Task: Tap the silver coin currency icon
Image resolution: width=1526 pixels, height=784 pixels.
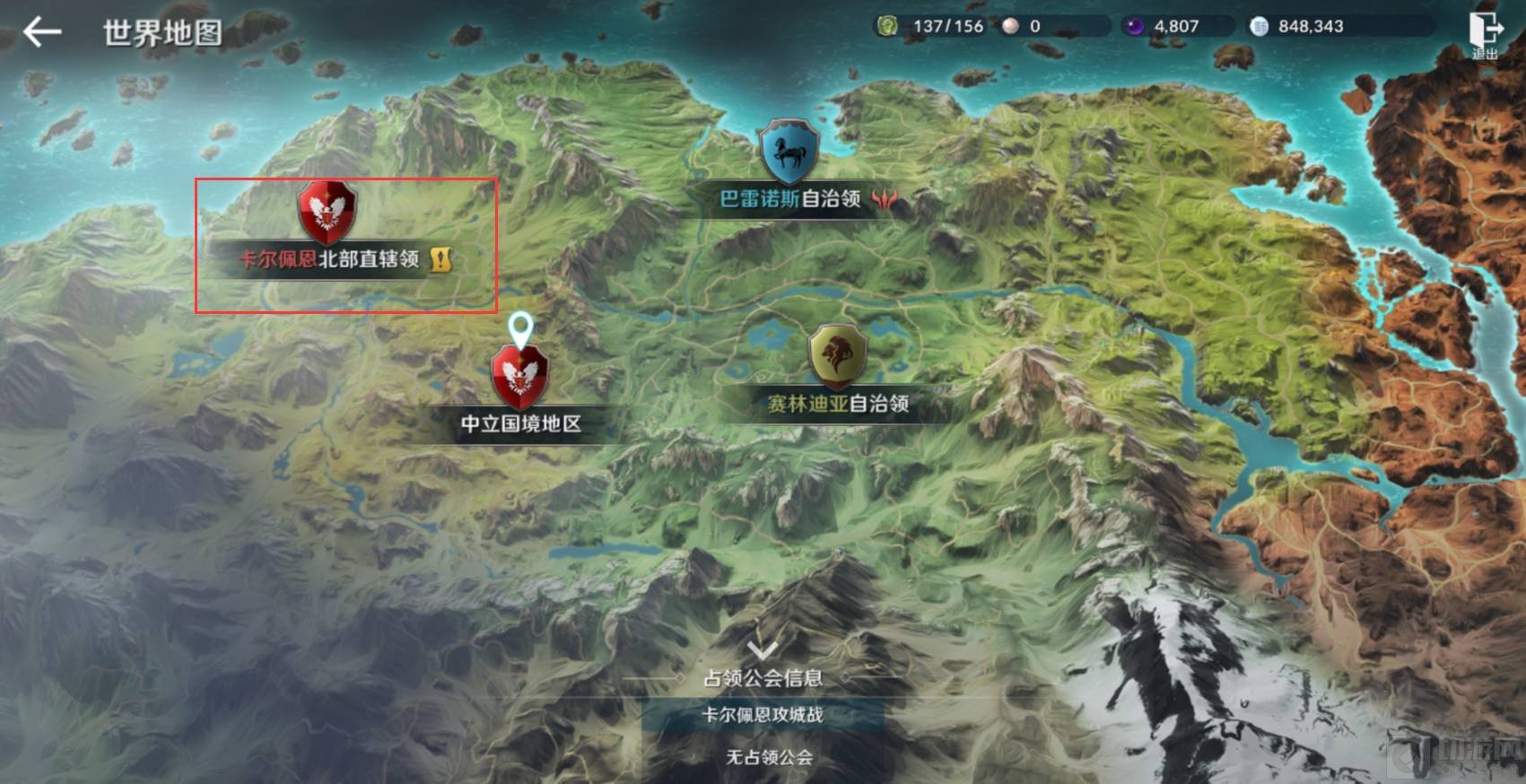Action: (x=1259, y=26)
